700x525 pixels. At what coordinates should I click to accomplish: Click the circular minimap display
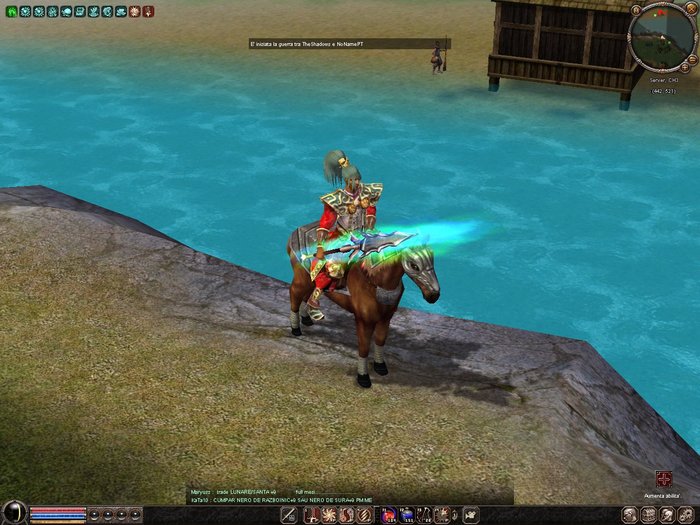click(x=663, y=36)
